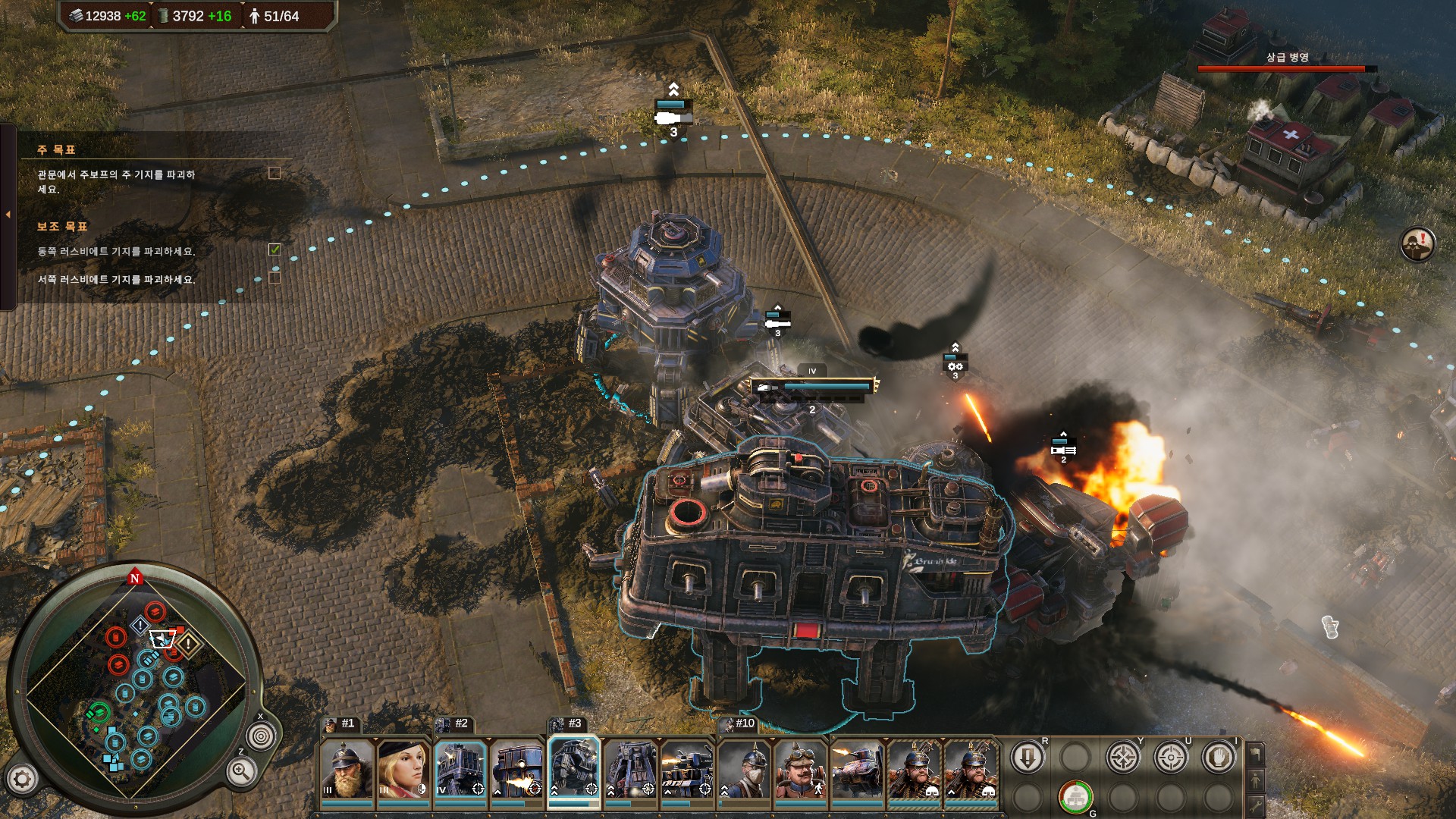
Task: Open the flag panel side button
Action: [1256, 754]
